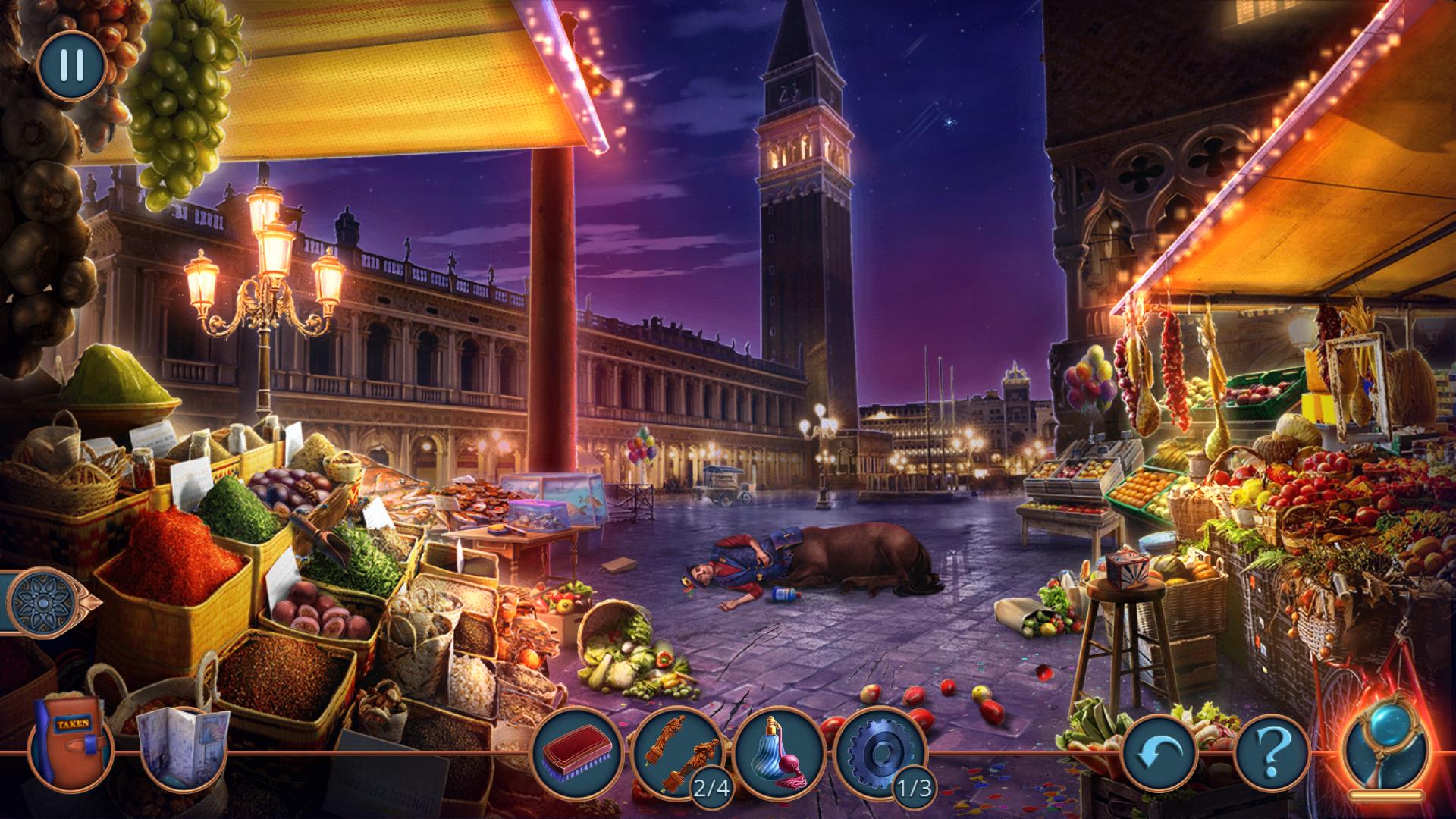The width and height of the screenshot is (1456, 819).
Task: Pause the game
Action: 71,65
